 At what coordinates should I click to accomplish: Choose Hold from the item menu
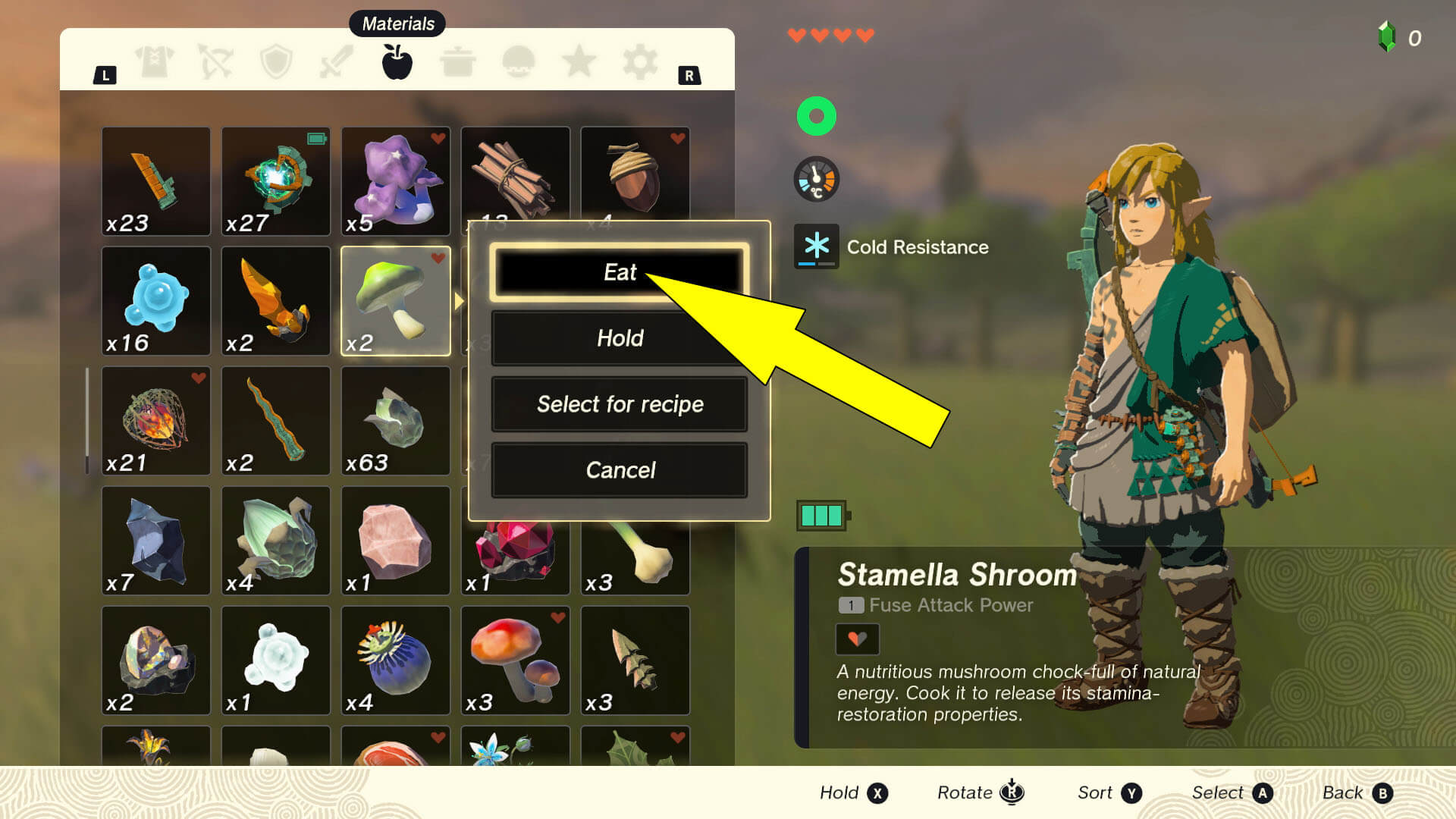619,338
